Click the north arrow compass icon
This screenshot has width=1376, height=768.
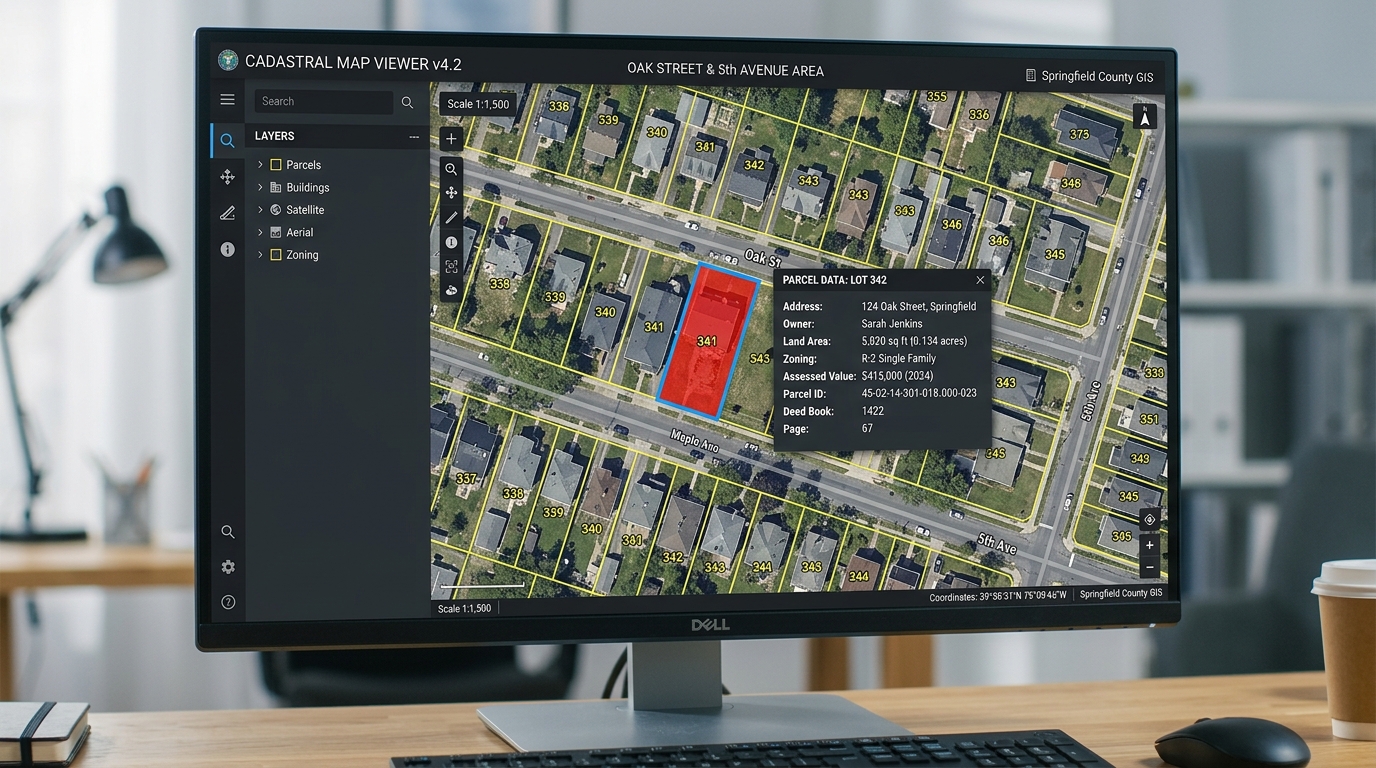tap(1144, 116)
